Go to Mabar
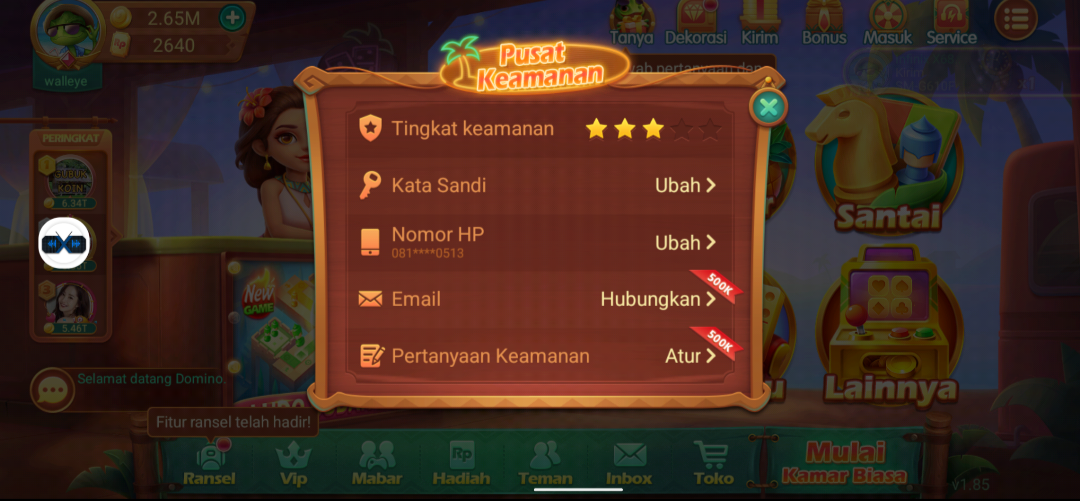 coord(377,462)
